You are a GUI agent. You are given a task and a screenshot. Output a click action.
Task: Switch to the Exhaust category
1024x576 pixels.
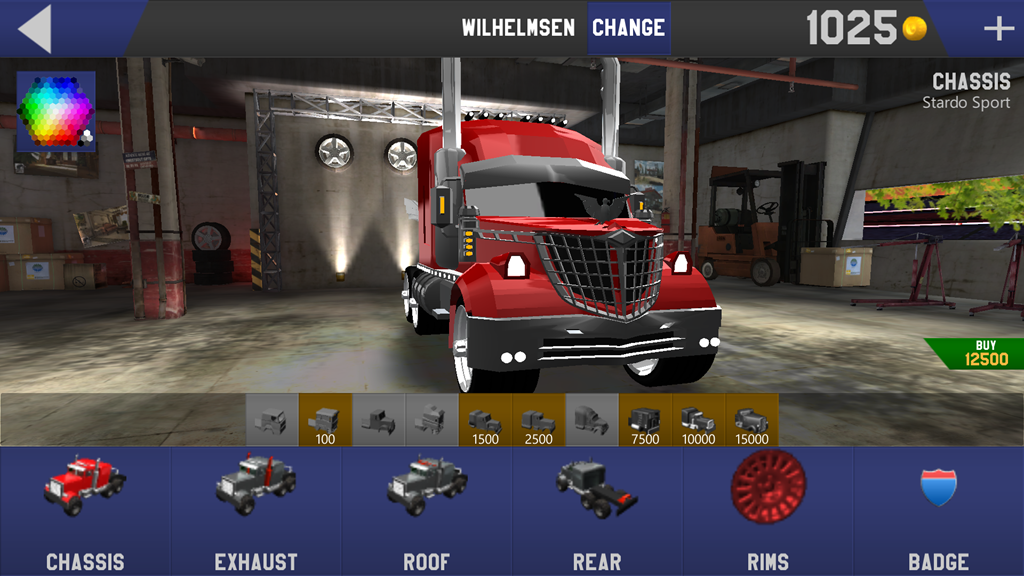tap(256, 512)
